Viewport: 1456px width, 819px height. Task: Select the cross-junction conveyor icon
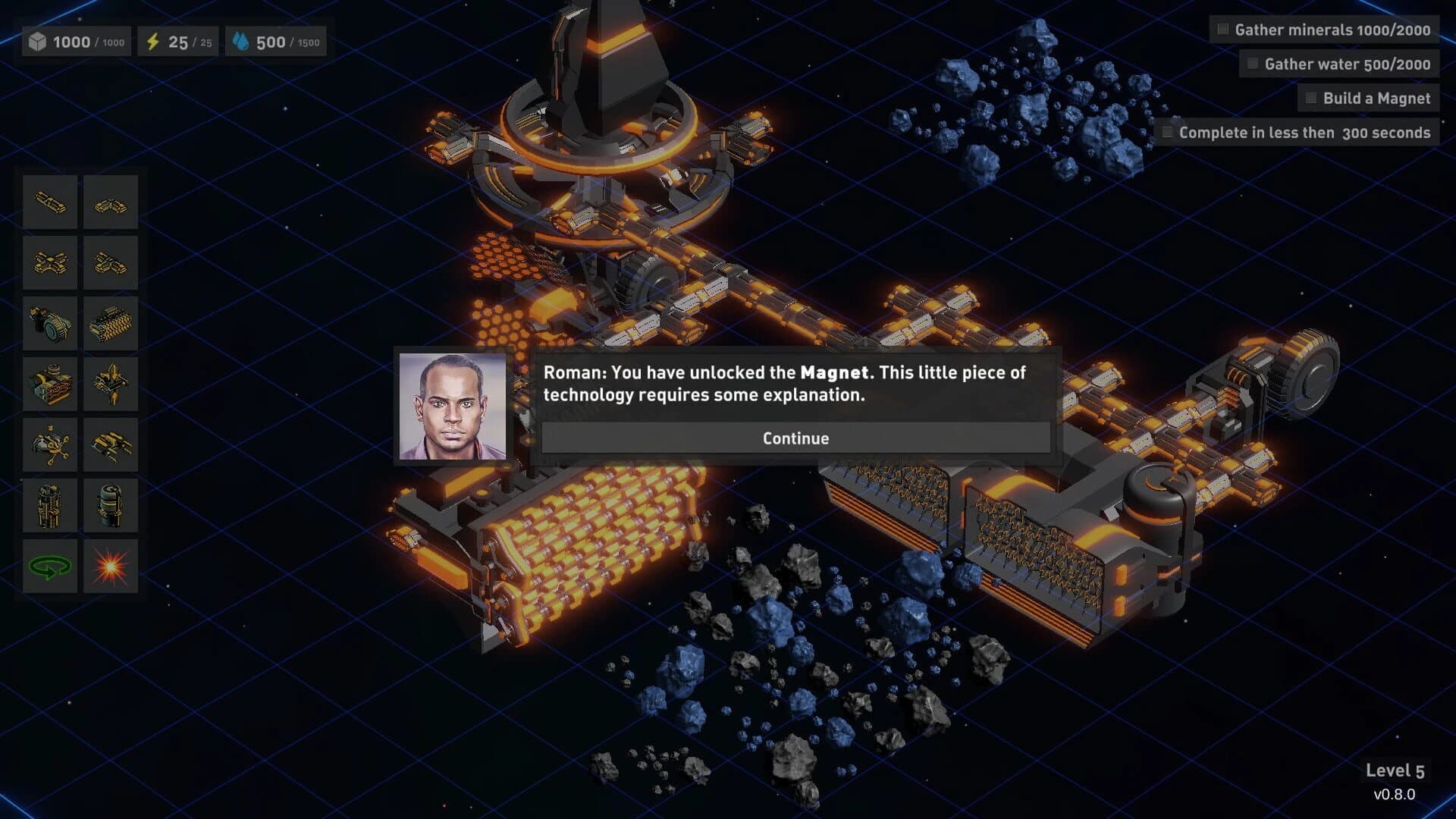49,262
